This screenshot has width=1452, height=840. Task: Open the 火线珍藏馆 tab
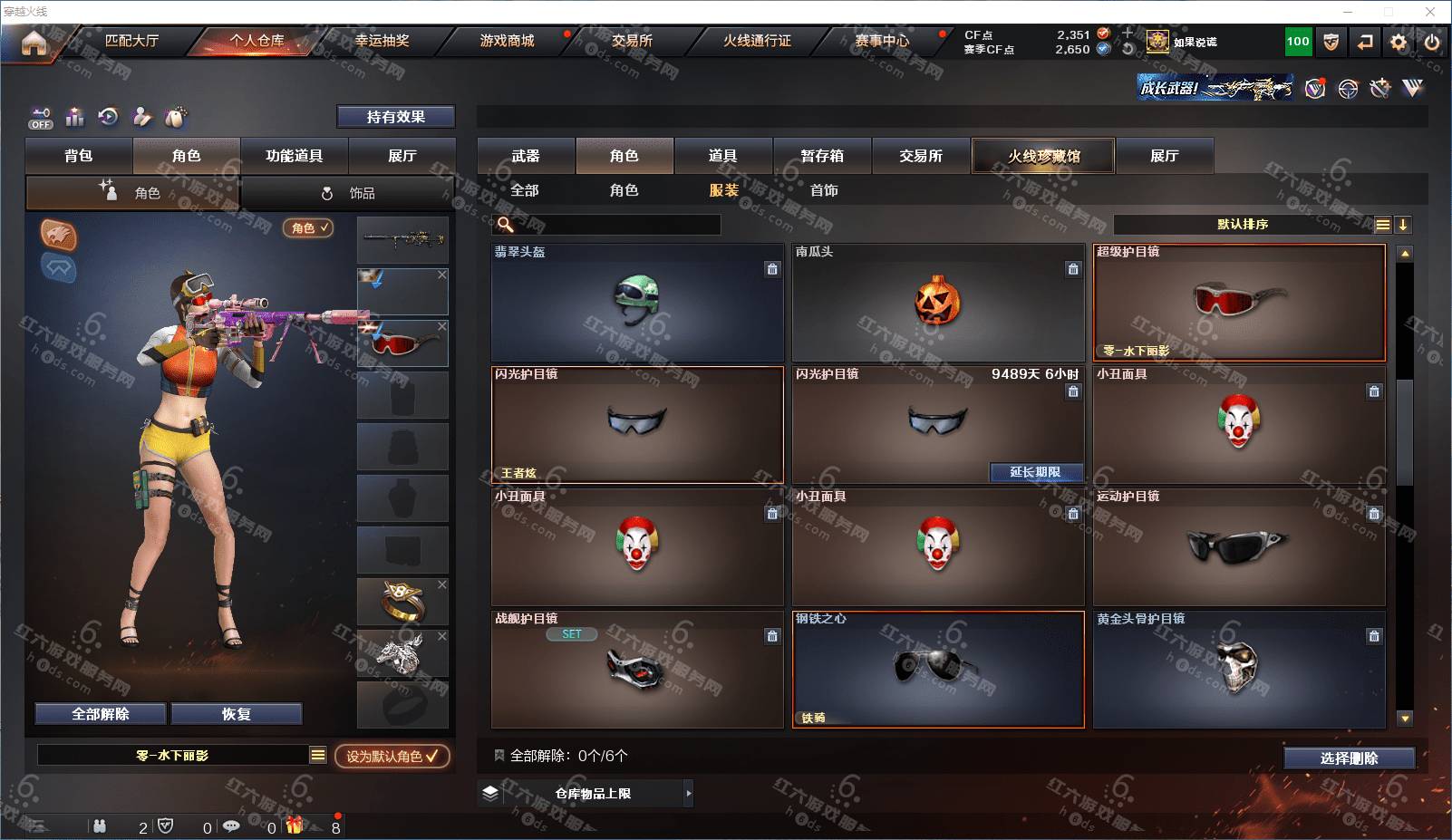pos(1043,156)
